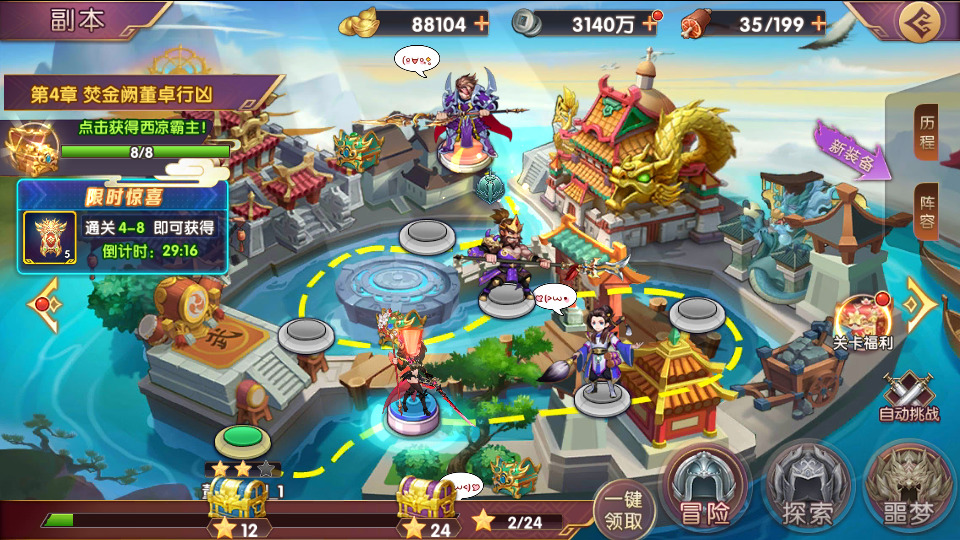Start 自动挑战 auto challenge

pos(907,394)
